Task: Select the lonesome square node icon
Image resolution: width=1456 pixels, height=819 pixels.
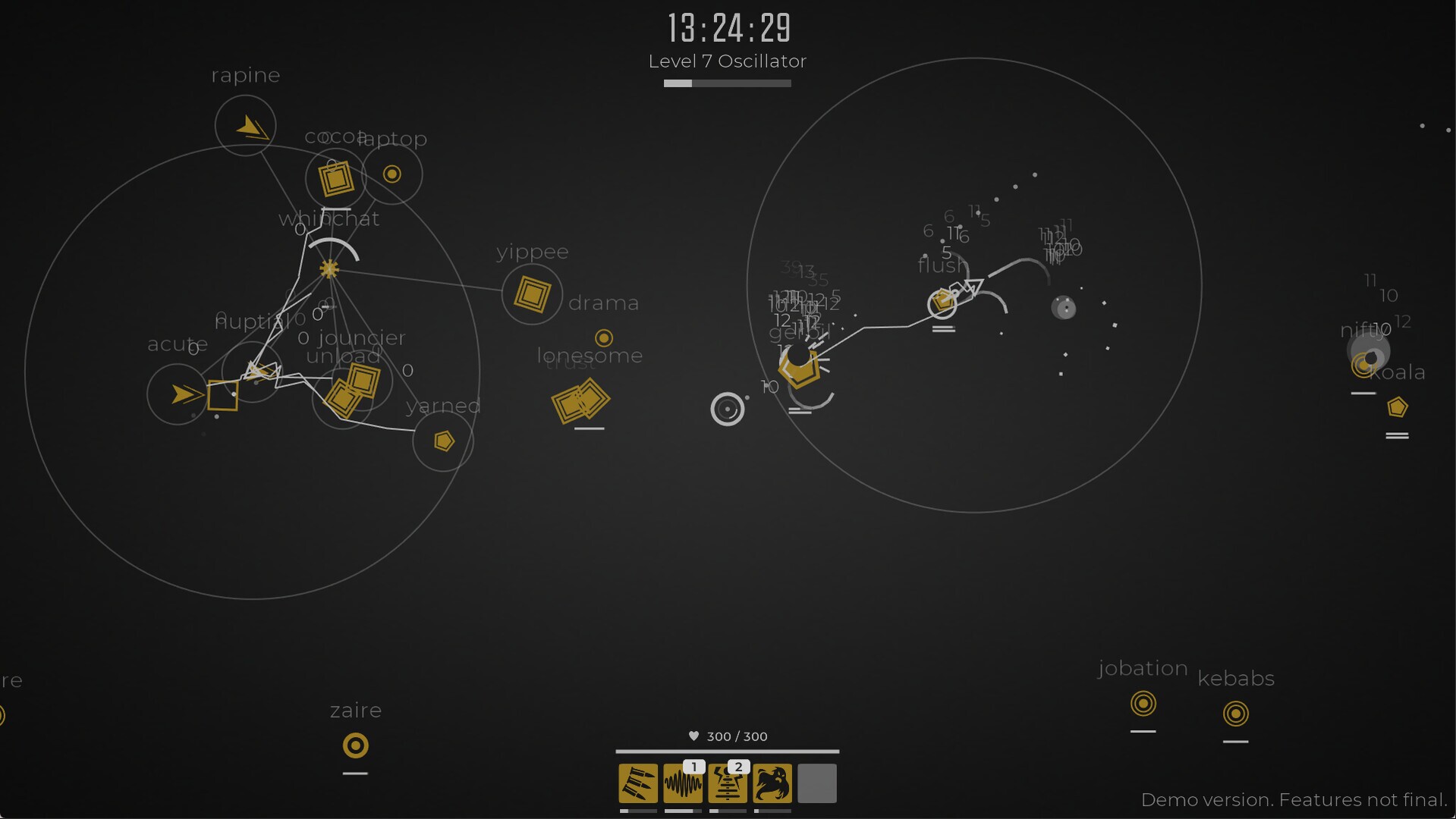Action: point(581,401)
